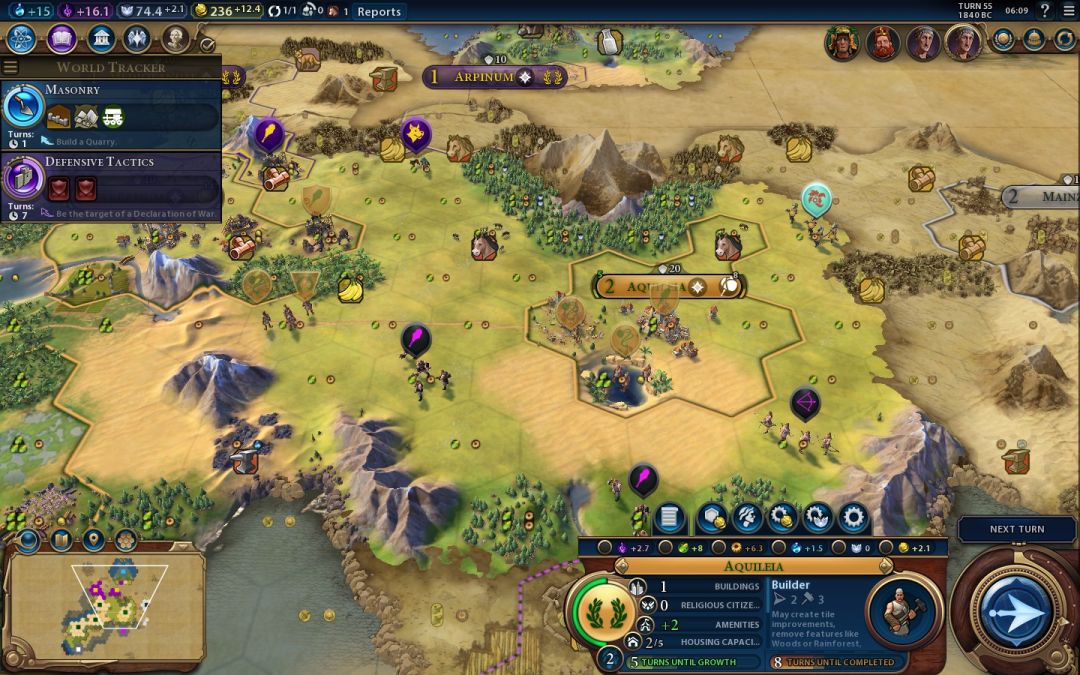Open the World Tracker options menu
This screenshot has height=675, width=1080.
click(11, 67)
